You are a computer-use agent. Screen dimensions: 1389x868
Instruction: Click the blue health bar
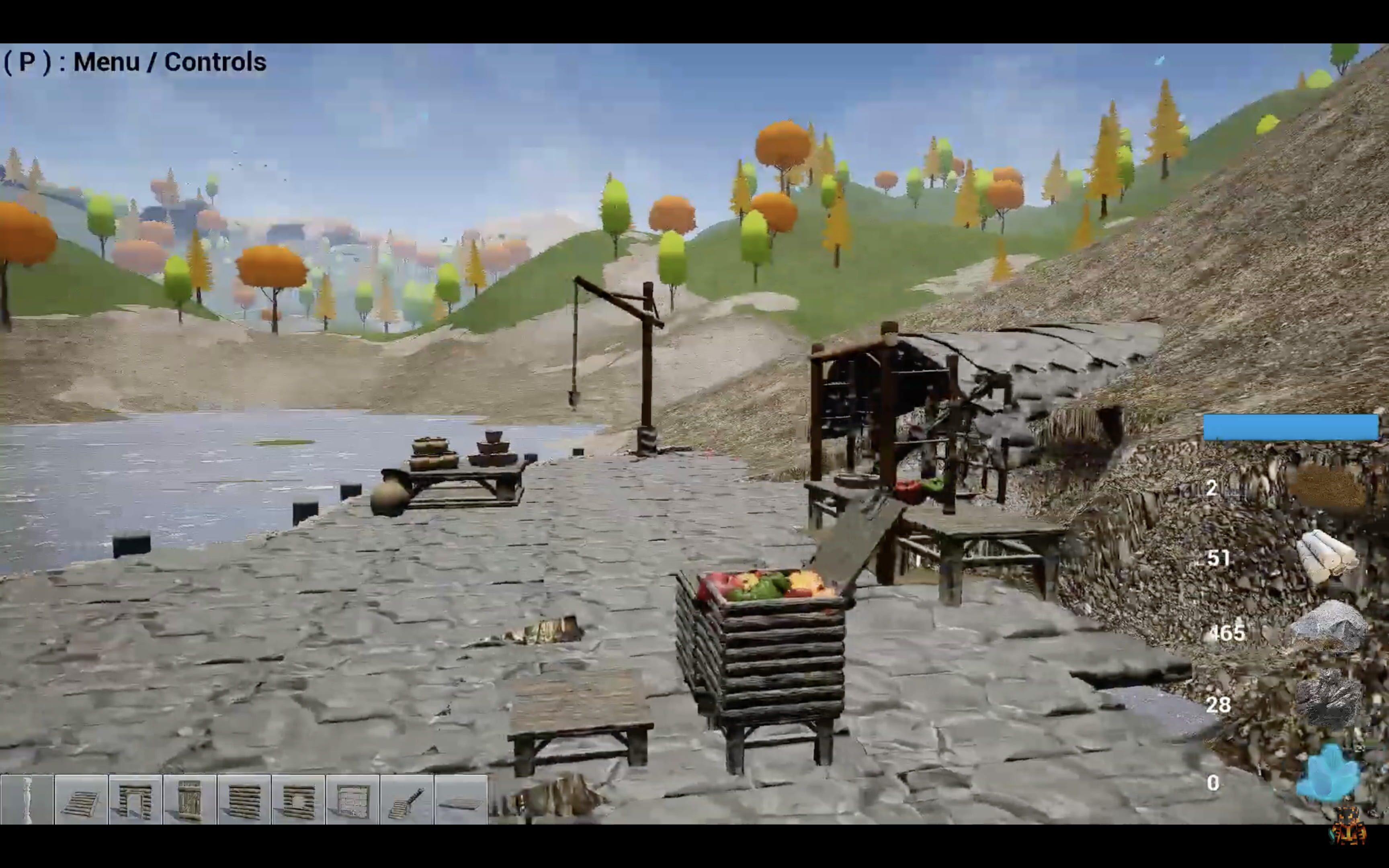1291,426
